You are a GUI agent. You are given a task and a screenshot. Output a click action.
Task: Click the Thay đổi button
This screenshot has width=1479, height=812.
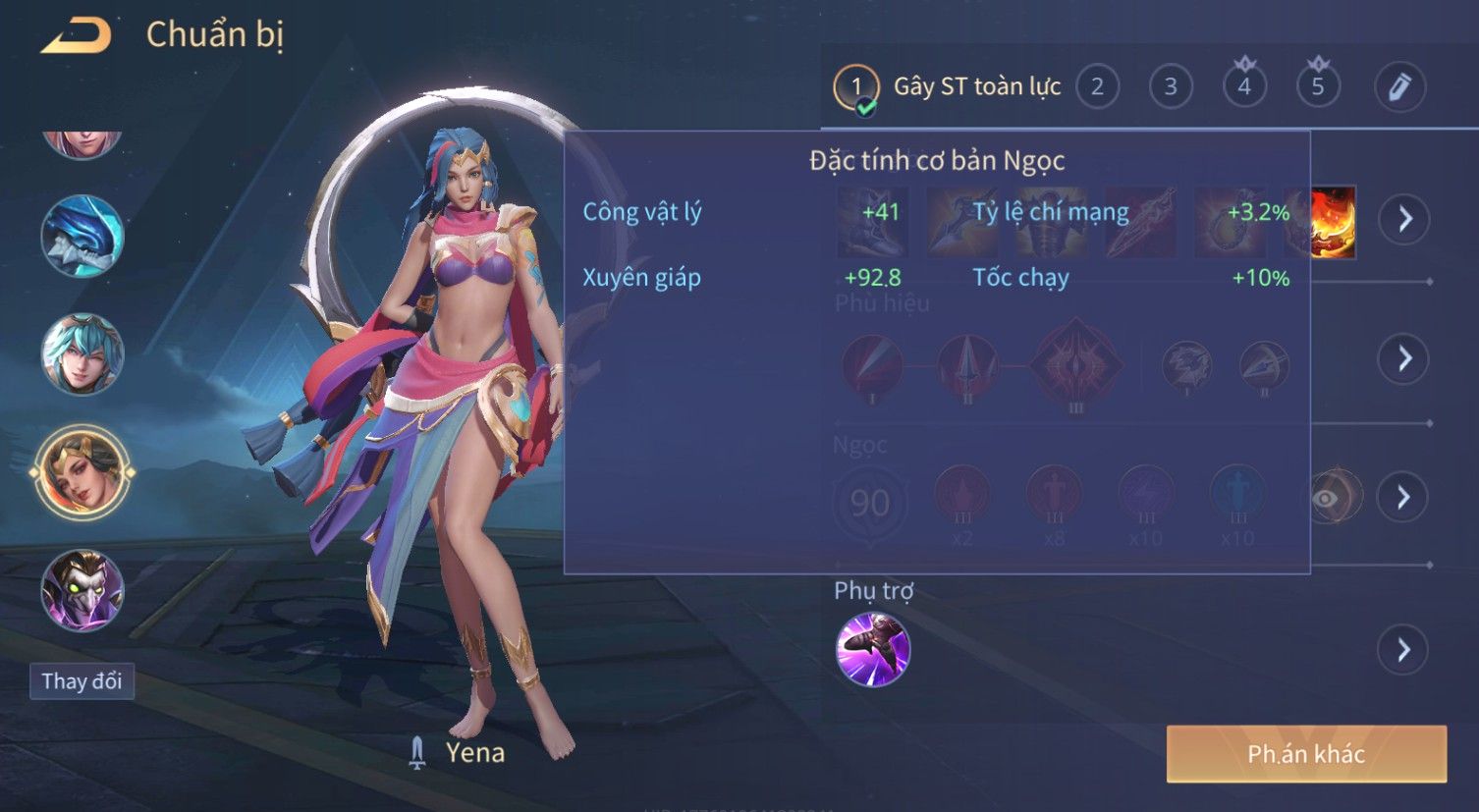82,681
